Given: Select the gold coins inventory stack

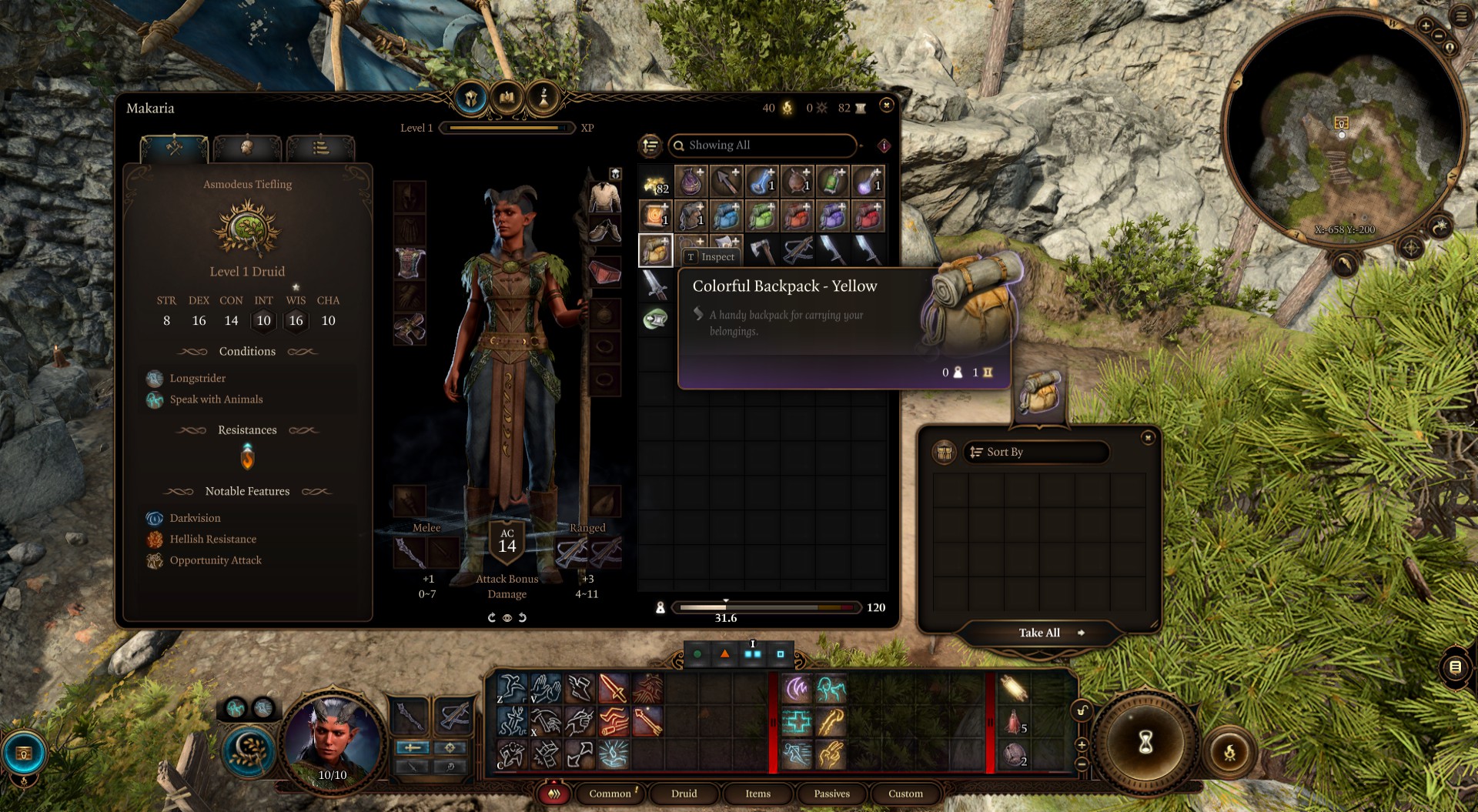Looking at the screenshot, I should click(656, 183).
